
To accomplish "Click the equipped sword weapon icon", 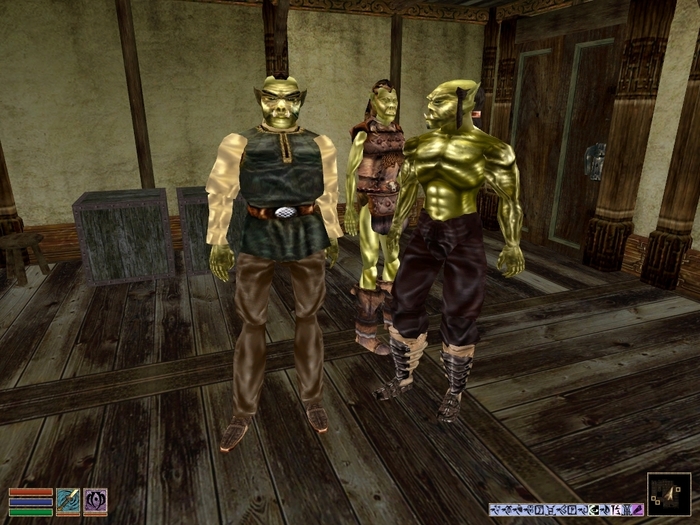I will (x=68, y=500).
